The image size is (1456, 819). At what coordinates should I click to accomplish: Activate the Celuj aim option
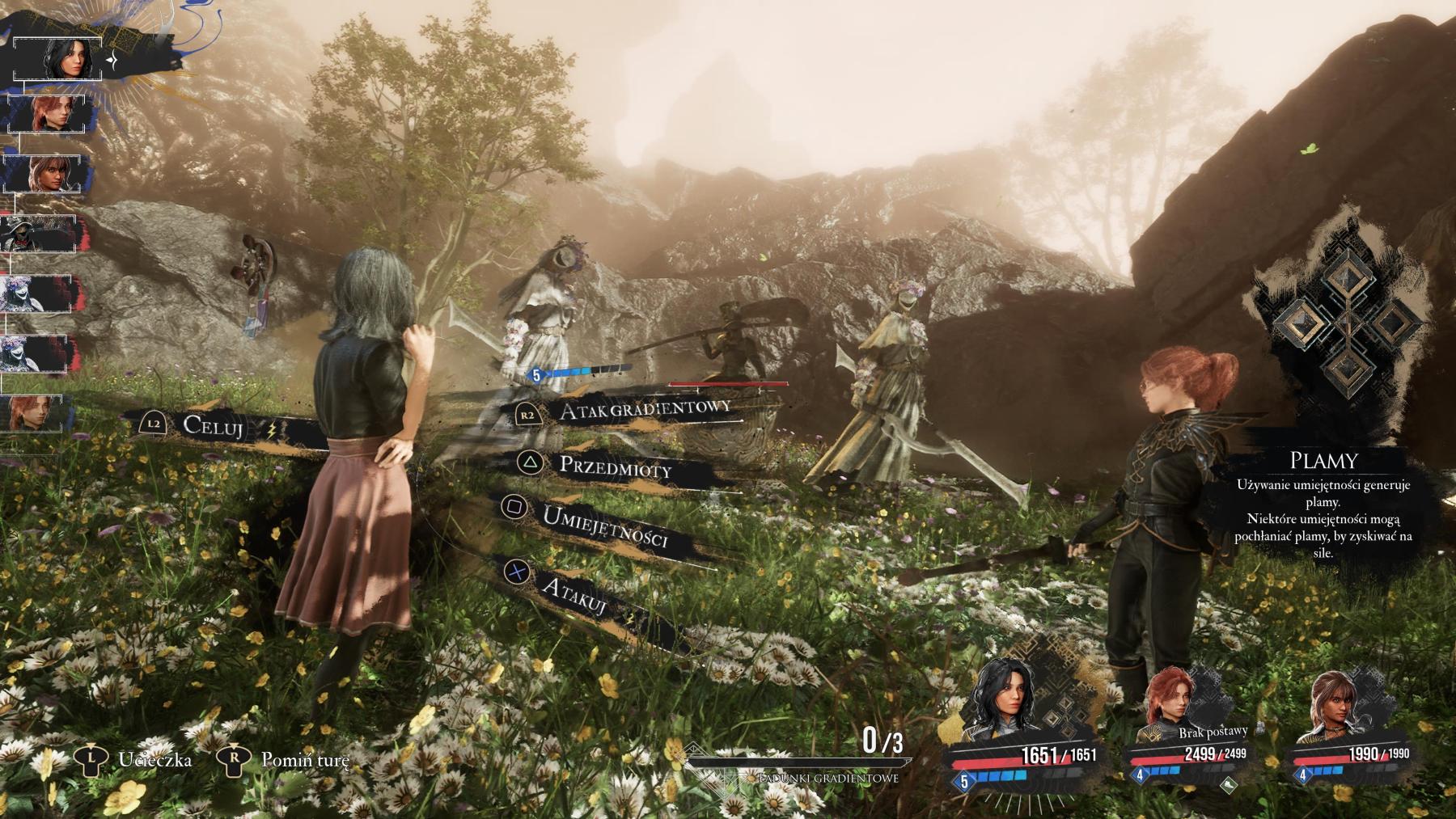(214, 425)
